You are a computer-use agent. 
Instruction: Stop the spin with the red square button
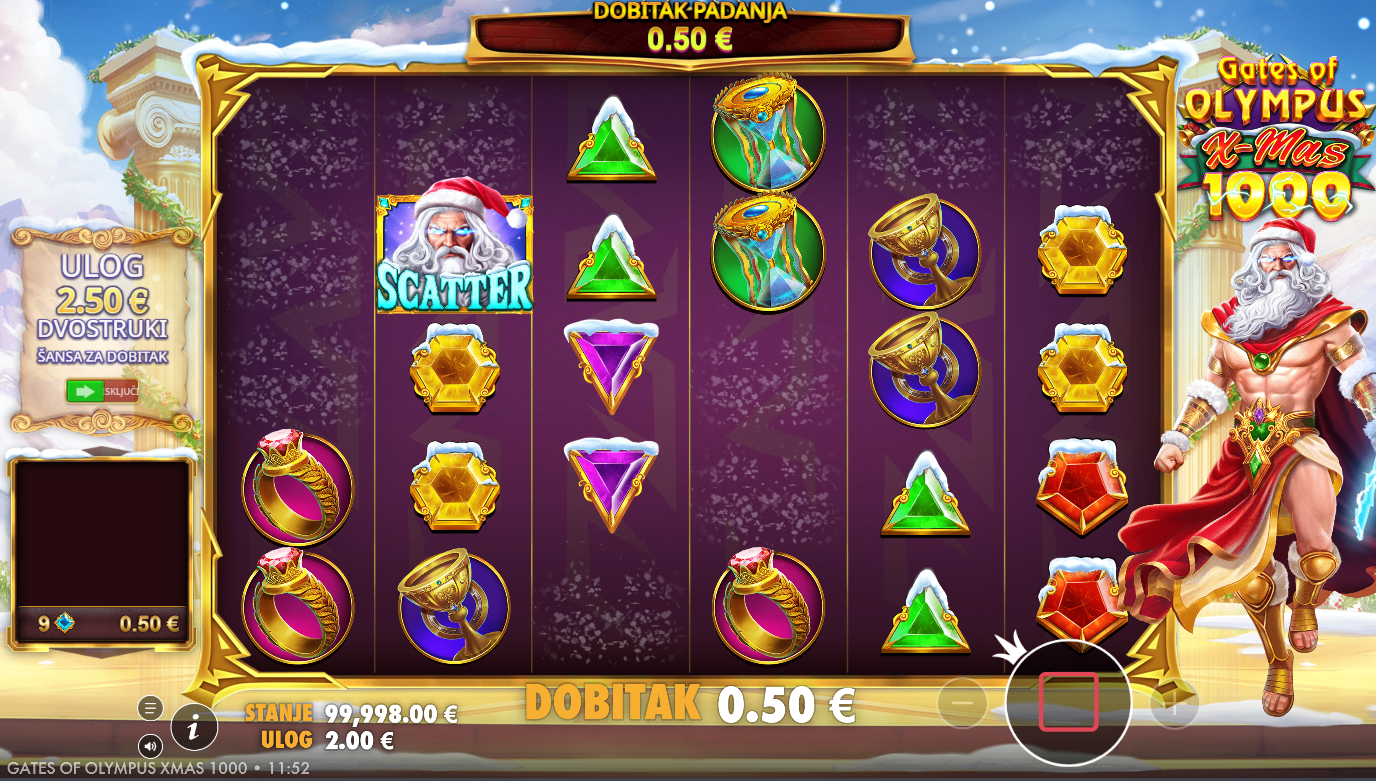(x=1068, y=702)
